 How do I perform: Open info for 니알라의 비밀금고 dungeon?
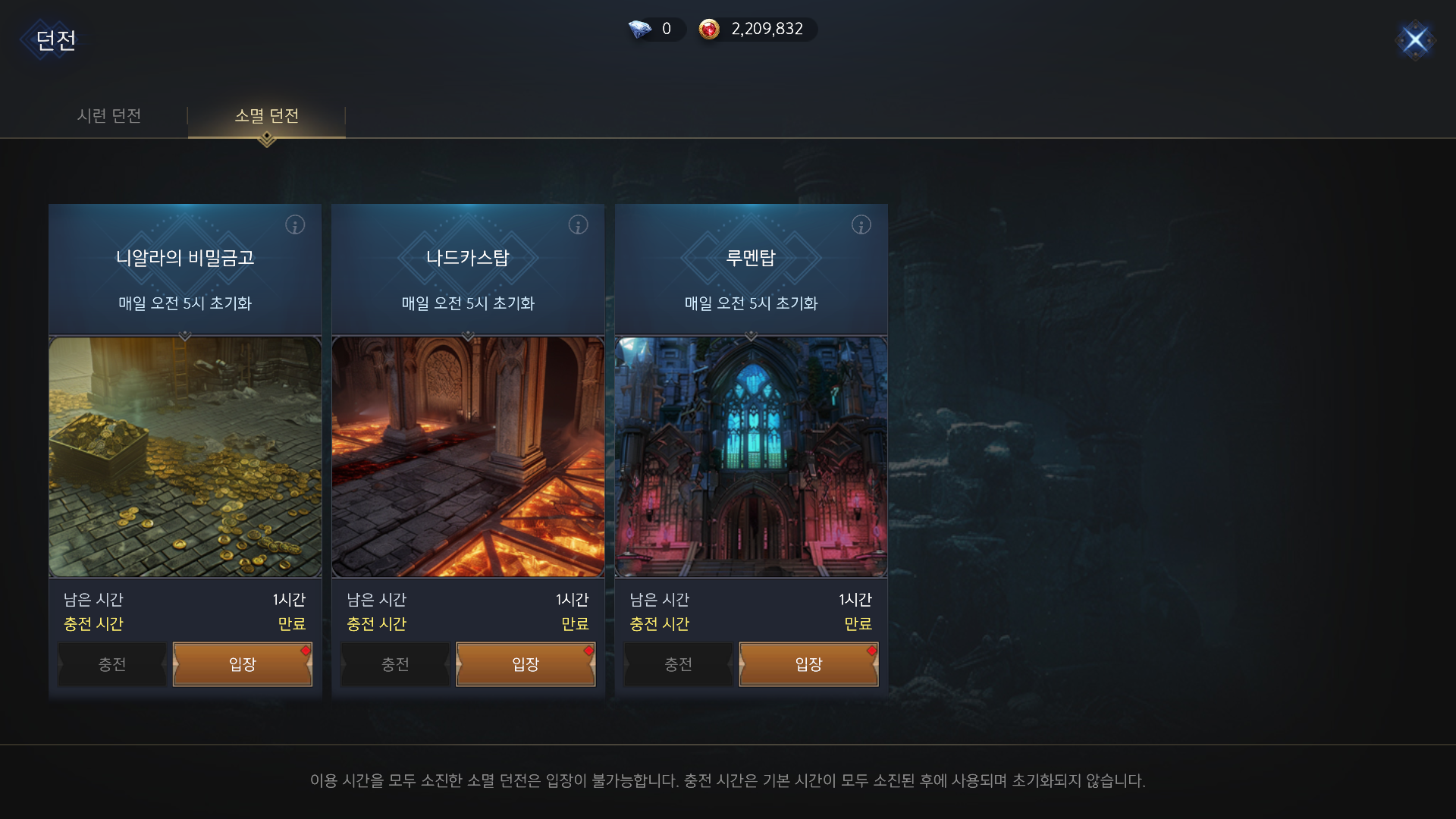click(295, 224)
